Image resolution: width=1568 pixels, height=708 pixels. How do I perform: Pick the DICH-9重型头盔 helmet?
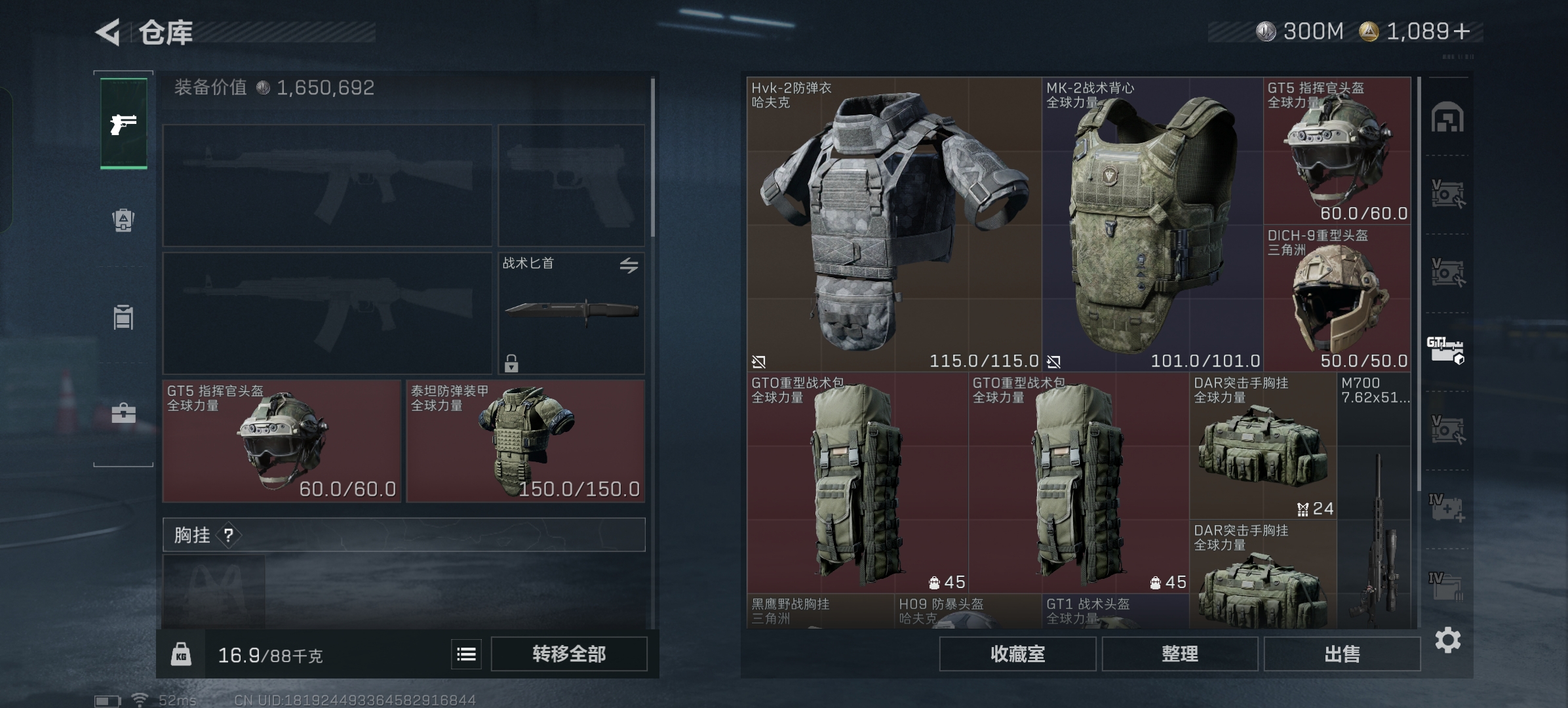pyautogui.click(x=1337, y=298)
